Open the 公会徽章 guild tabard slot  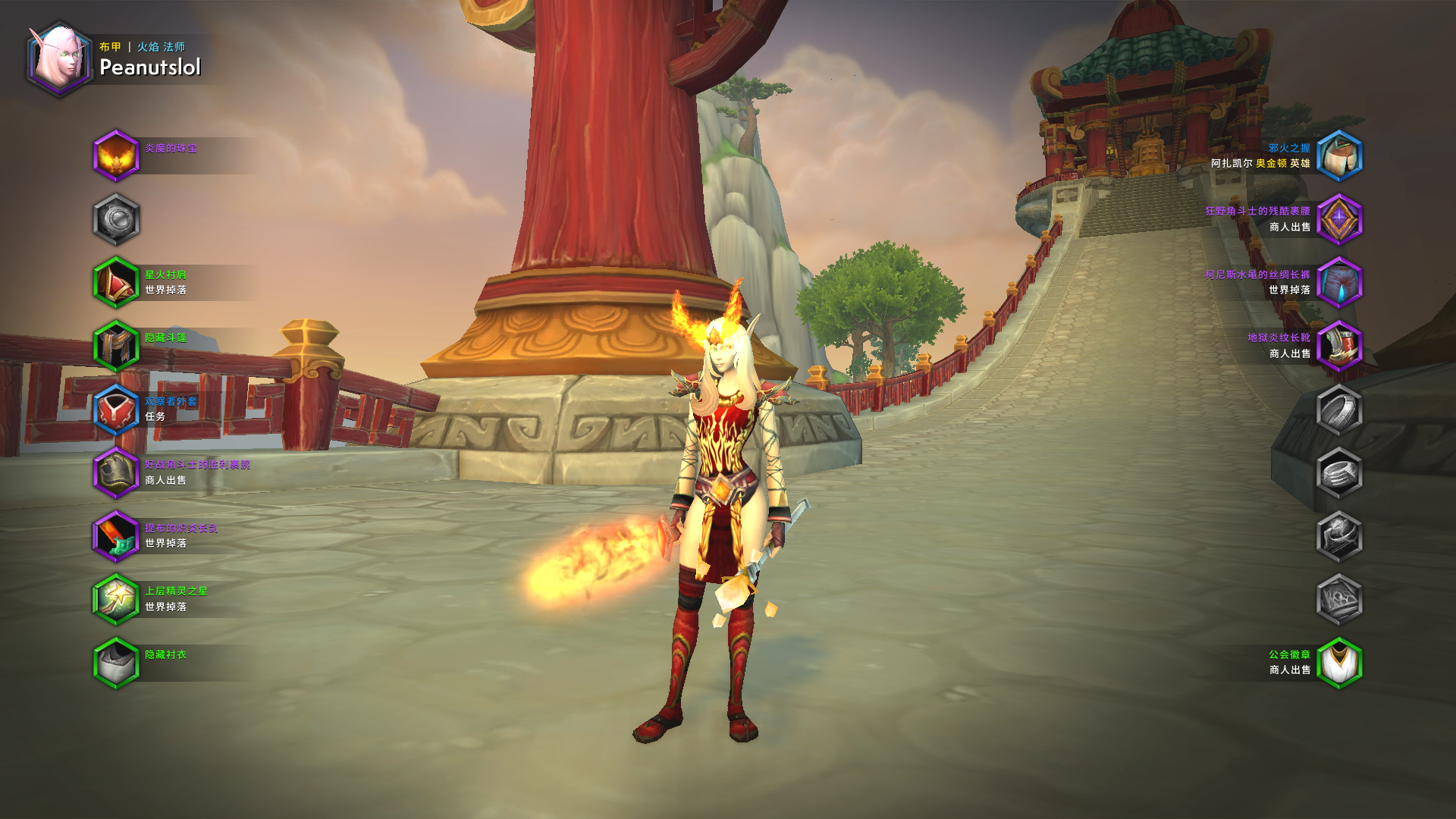click(x=1339, y=663)
